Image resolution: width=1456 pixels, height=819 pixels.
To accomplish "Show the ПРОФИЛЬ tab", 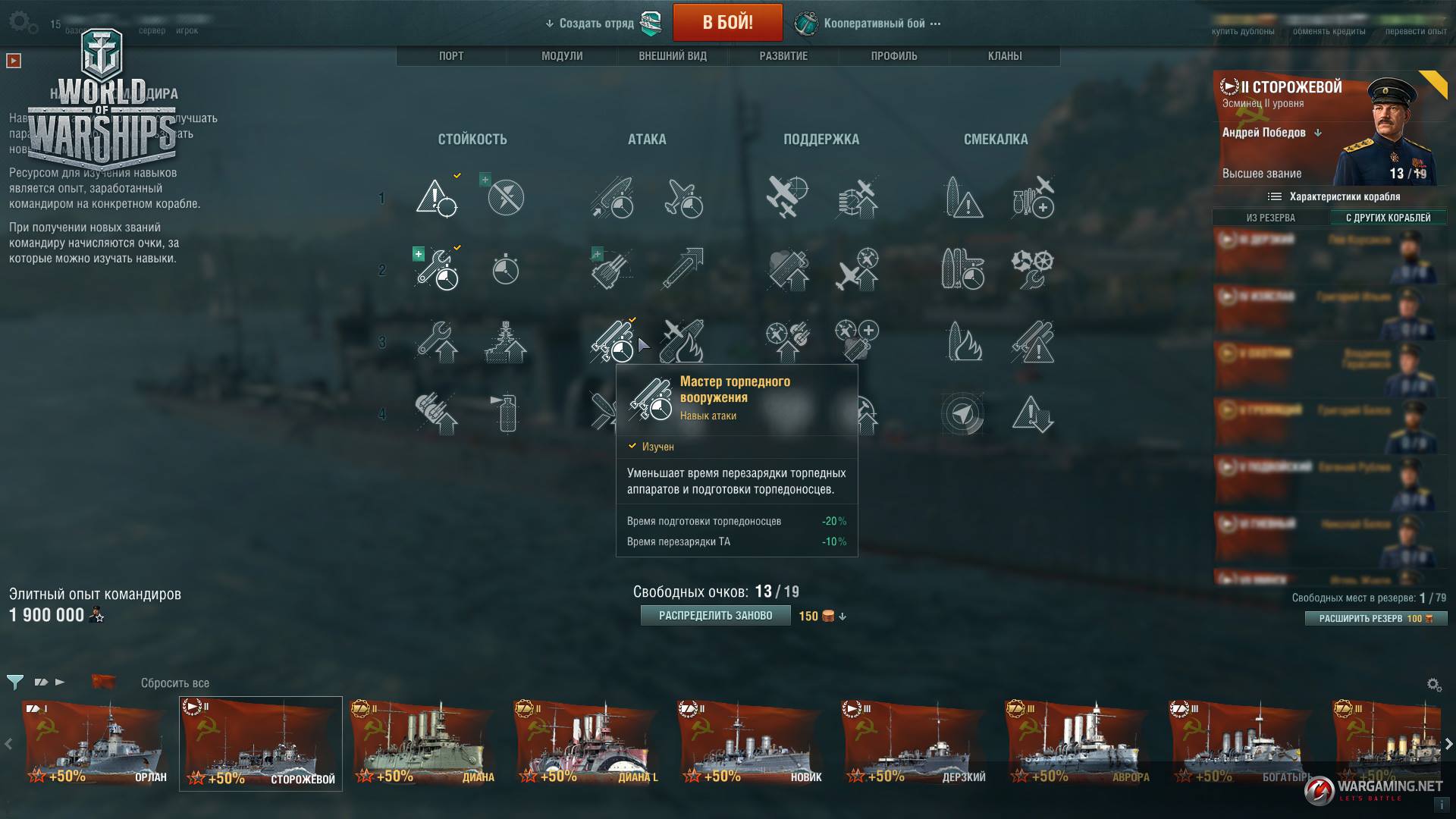I will click(x=894, y=56).
